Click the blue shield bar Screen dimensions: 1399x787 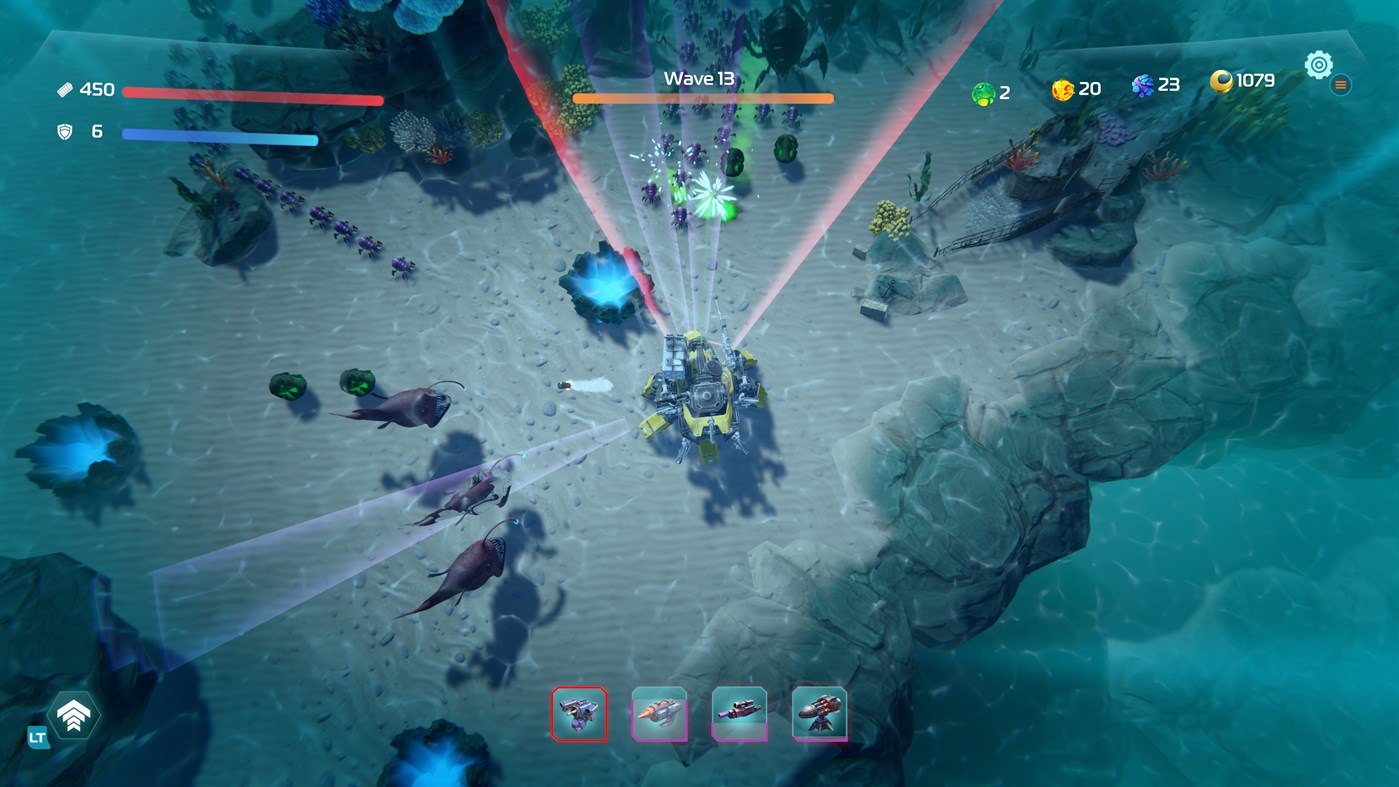pyautogui.click(x=218, y=134)
